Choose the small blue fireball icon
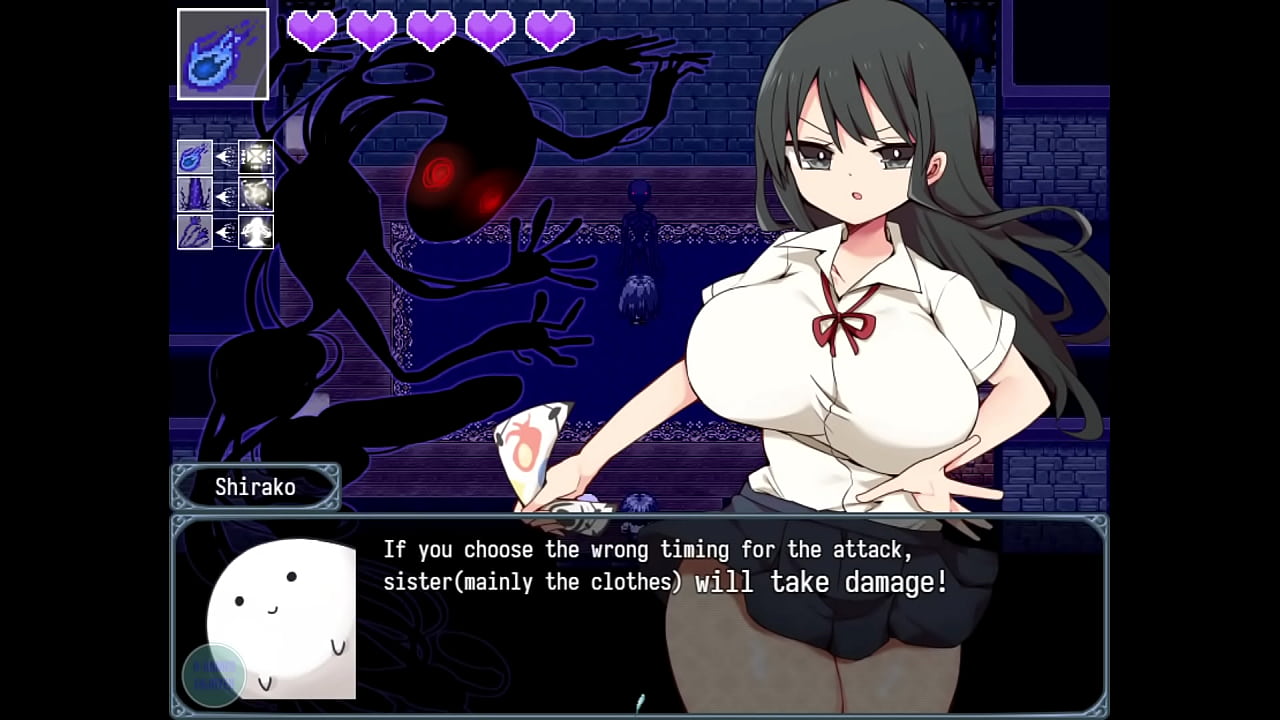The height and width of the screenshot is (720, 1280). click(194, 157)
